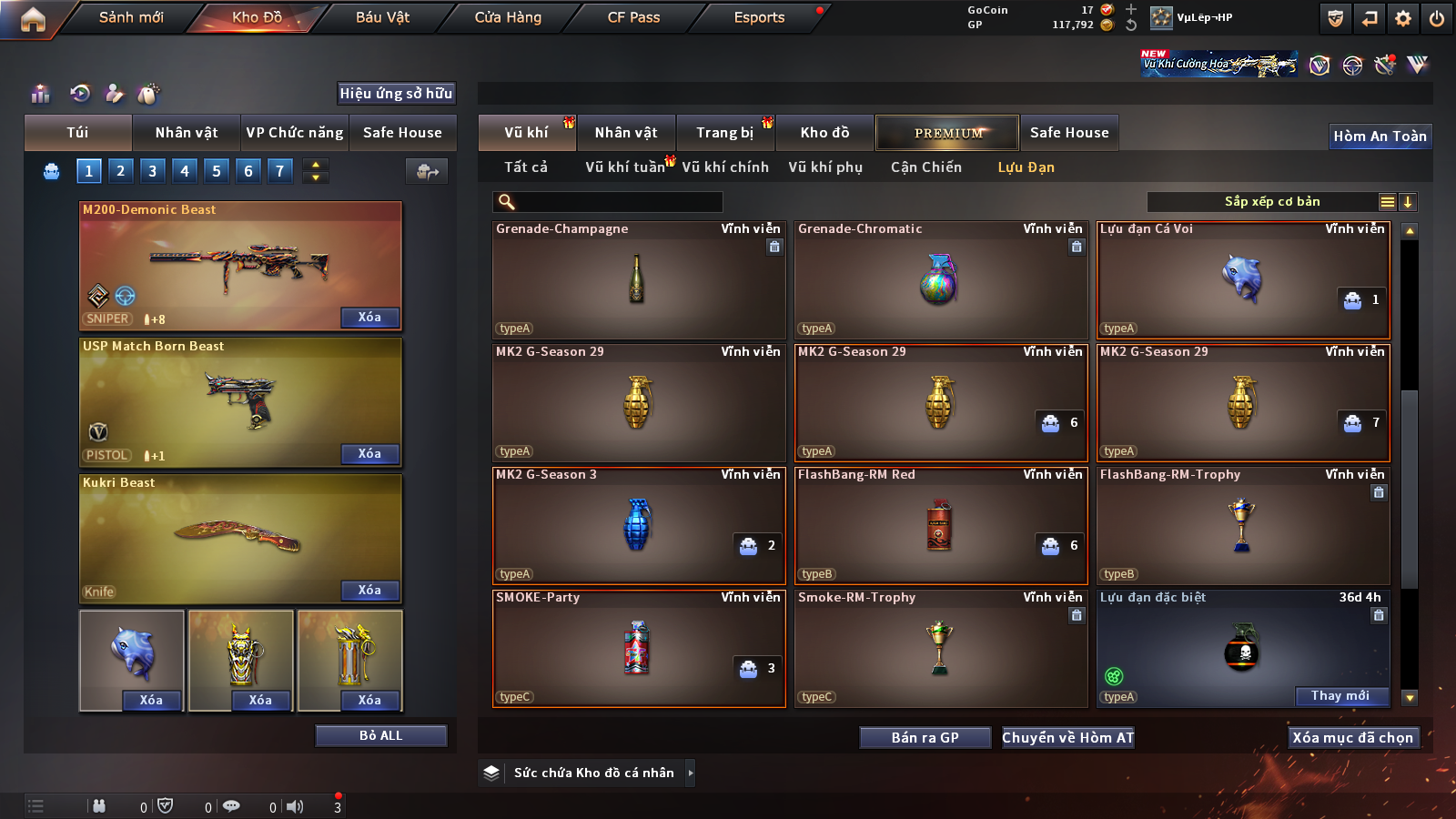Return to the home lobby icon
Viewport: 1456px width, 819px height.
33,18
